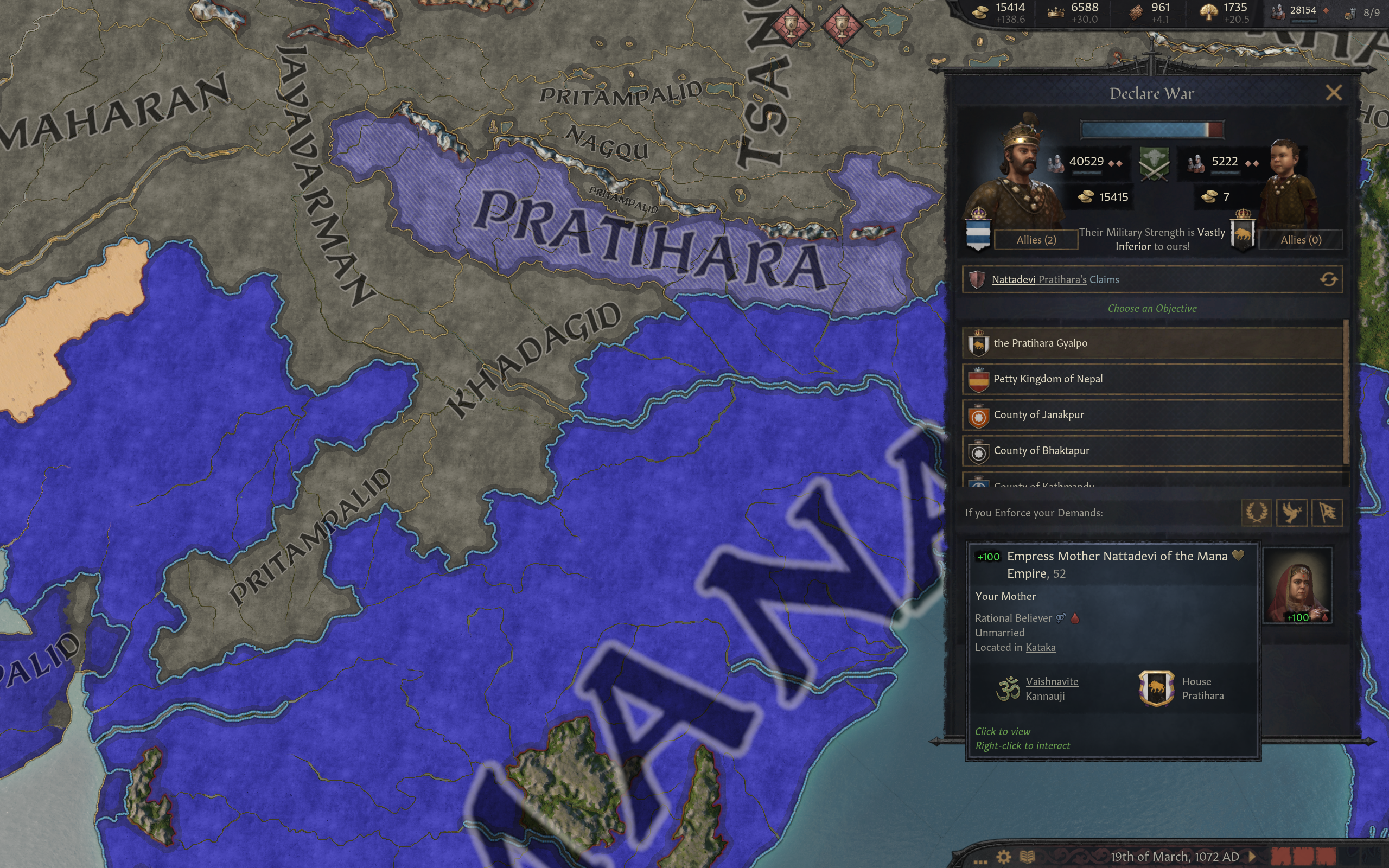Show your Allies (2) list

coord(1036,240)
